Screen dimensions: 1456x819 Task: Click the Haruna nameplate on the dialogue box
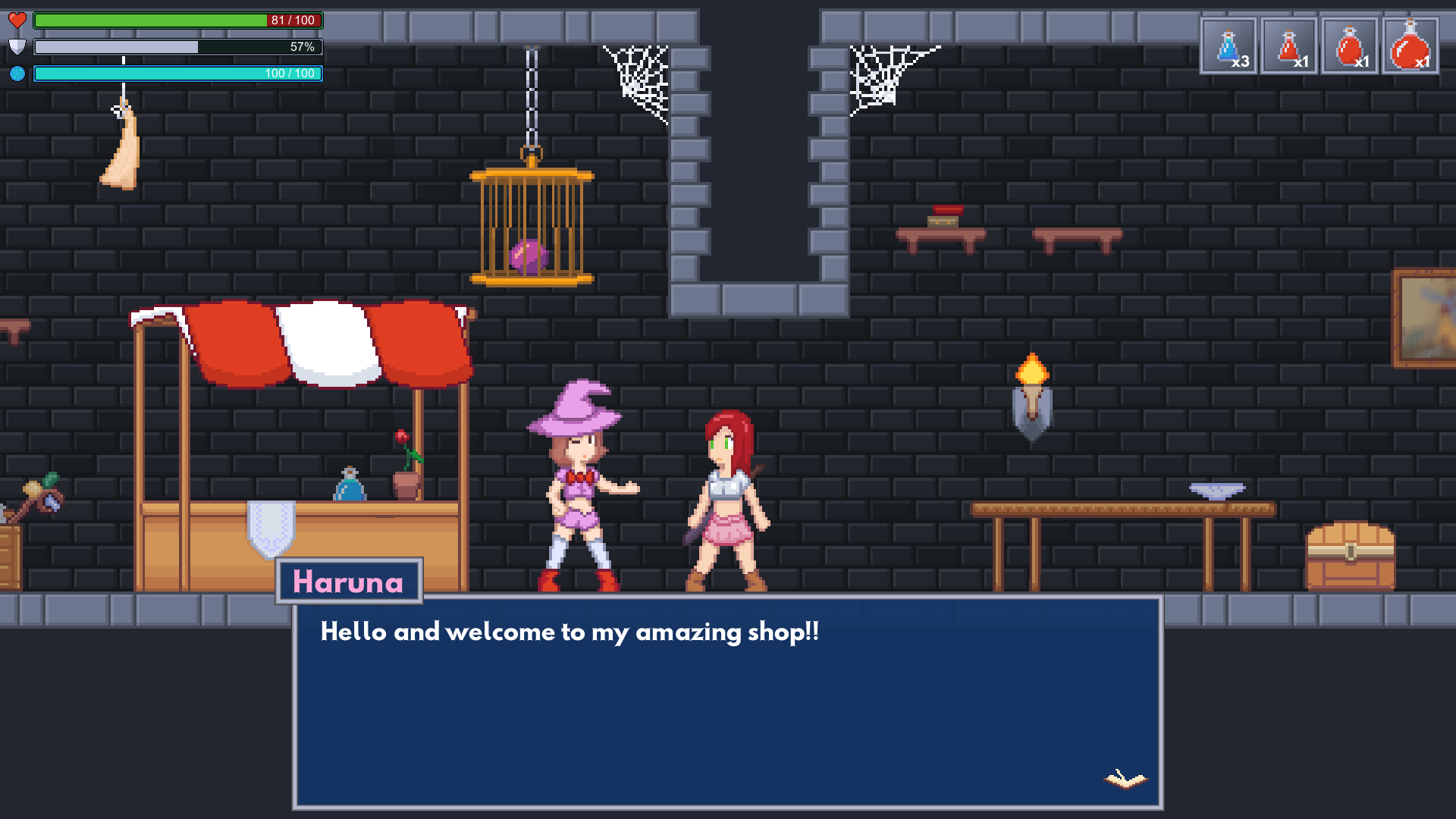point(349,582)
